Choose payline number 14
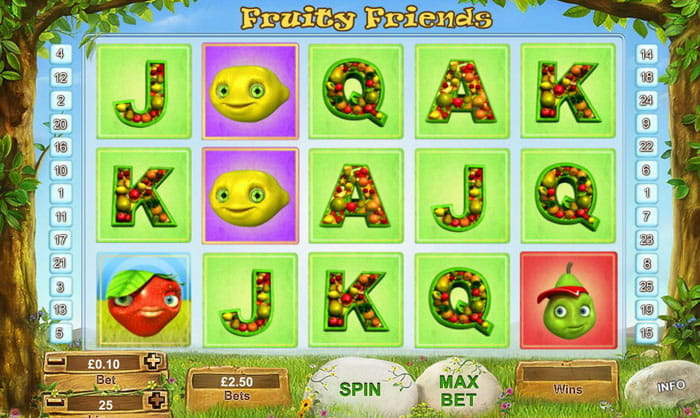 pyautogui.click(x=646, y=54)
